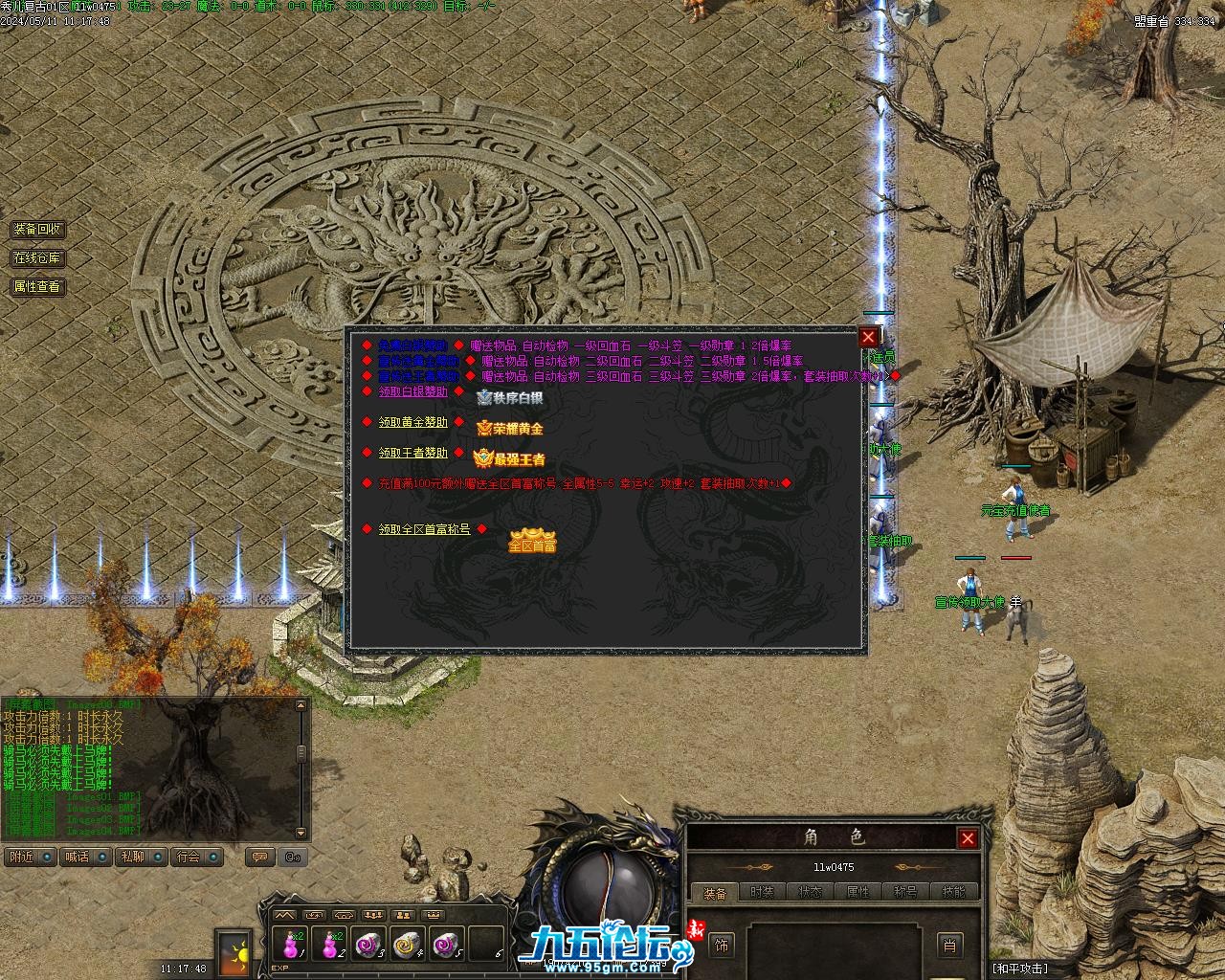Toggle the 行会 guild chat channel
This screenshot has width=1225, height=980.
[198, 857]
